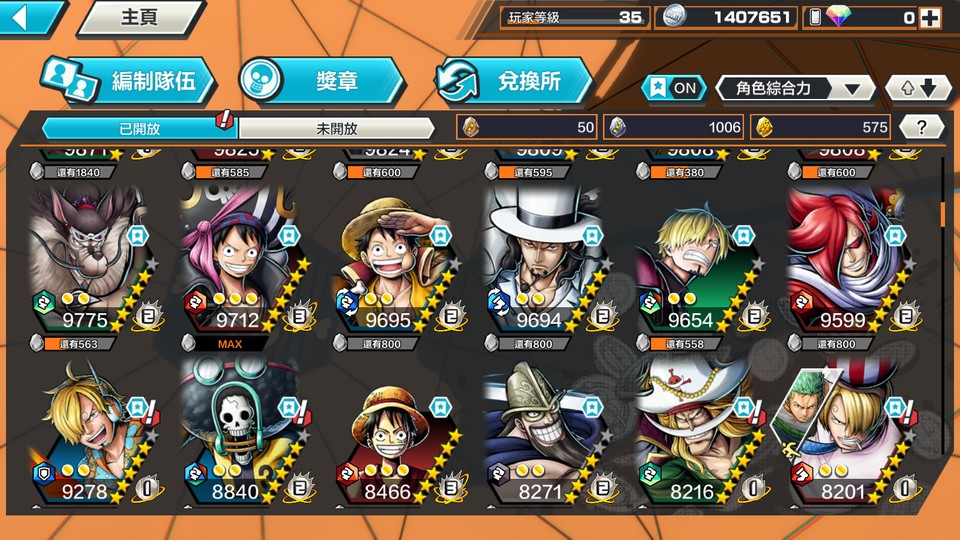This screenshot has height=540, width=960.
Task: Open help with the question mark button
Action: tap(922, 127)
